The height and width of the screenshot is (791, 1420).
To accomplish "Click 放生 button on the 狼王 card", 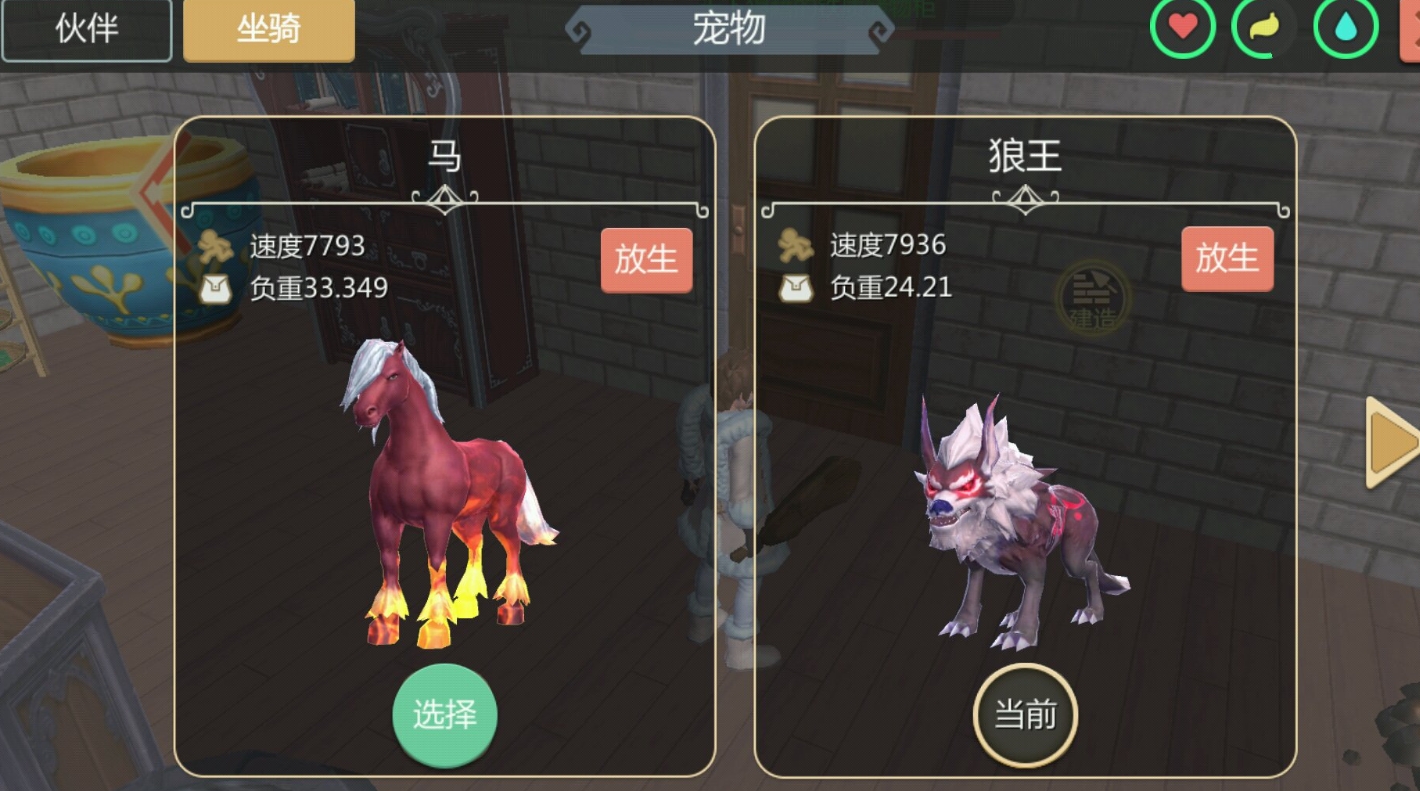I will pos(1227,257).
